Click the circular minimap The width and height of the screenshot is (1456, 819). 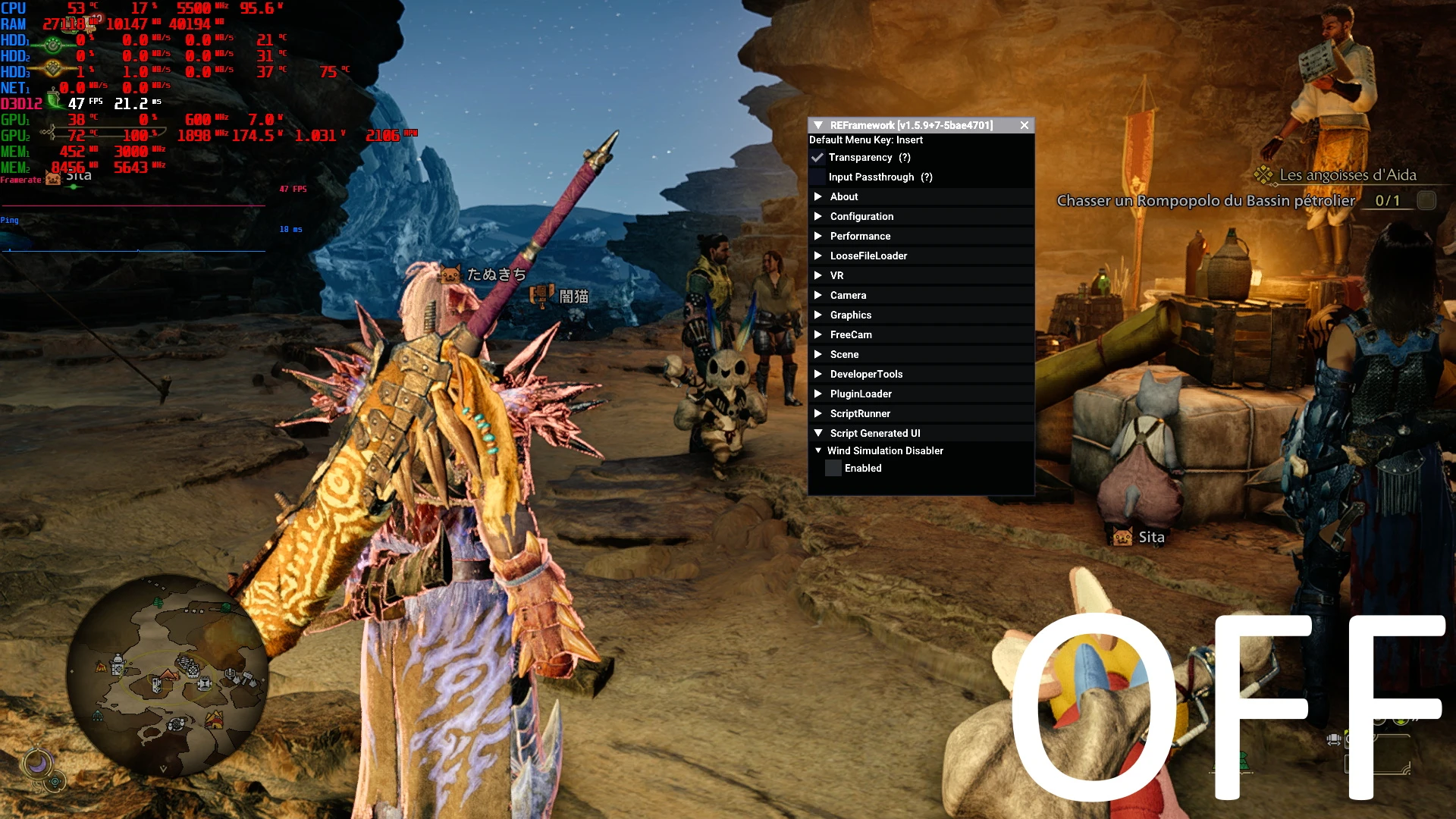click(x=168, y=674)
